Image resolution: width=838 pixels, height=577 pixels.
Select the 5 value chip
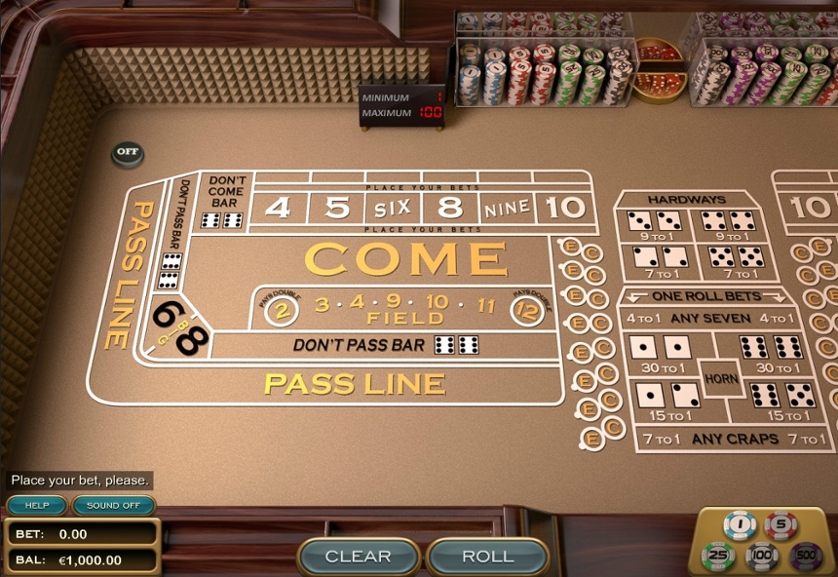(781, 524)
